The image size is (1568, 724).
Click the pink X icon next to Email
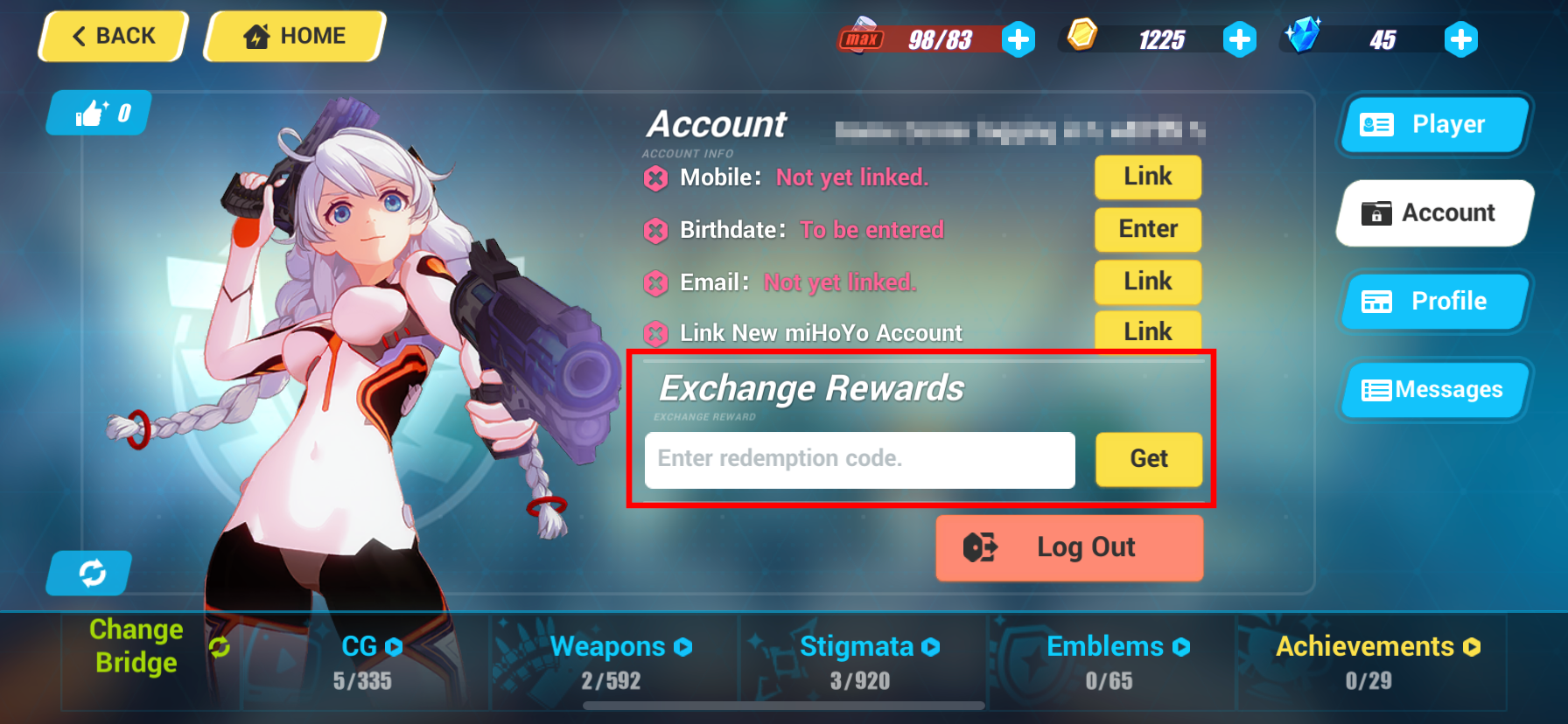click(655, 282)
